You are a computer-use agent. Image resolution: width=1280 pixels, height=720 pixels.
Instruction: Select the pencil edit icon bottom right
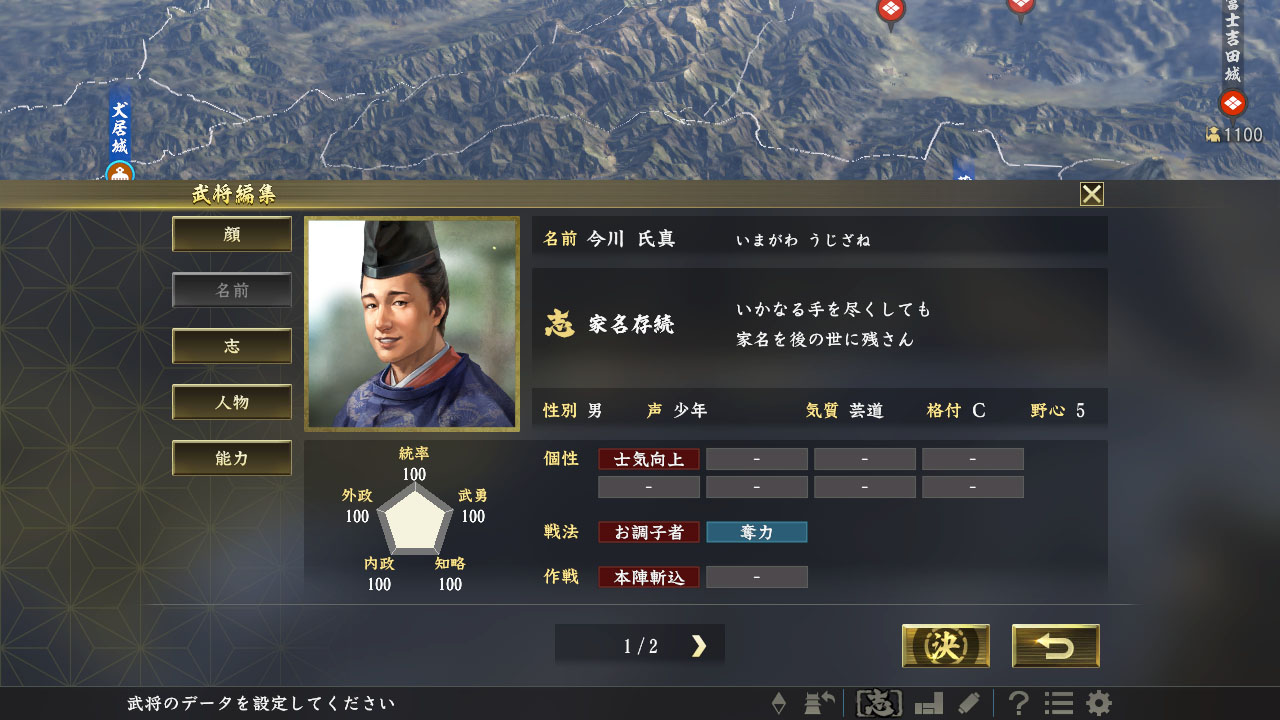coord(970,703)
